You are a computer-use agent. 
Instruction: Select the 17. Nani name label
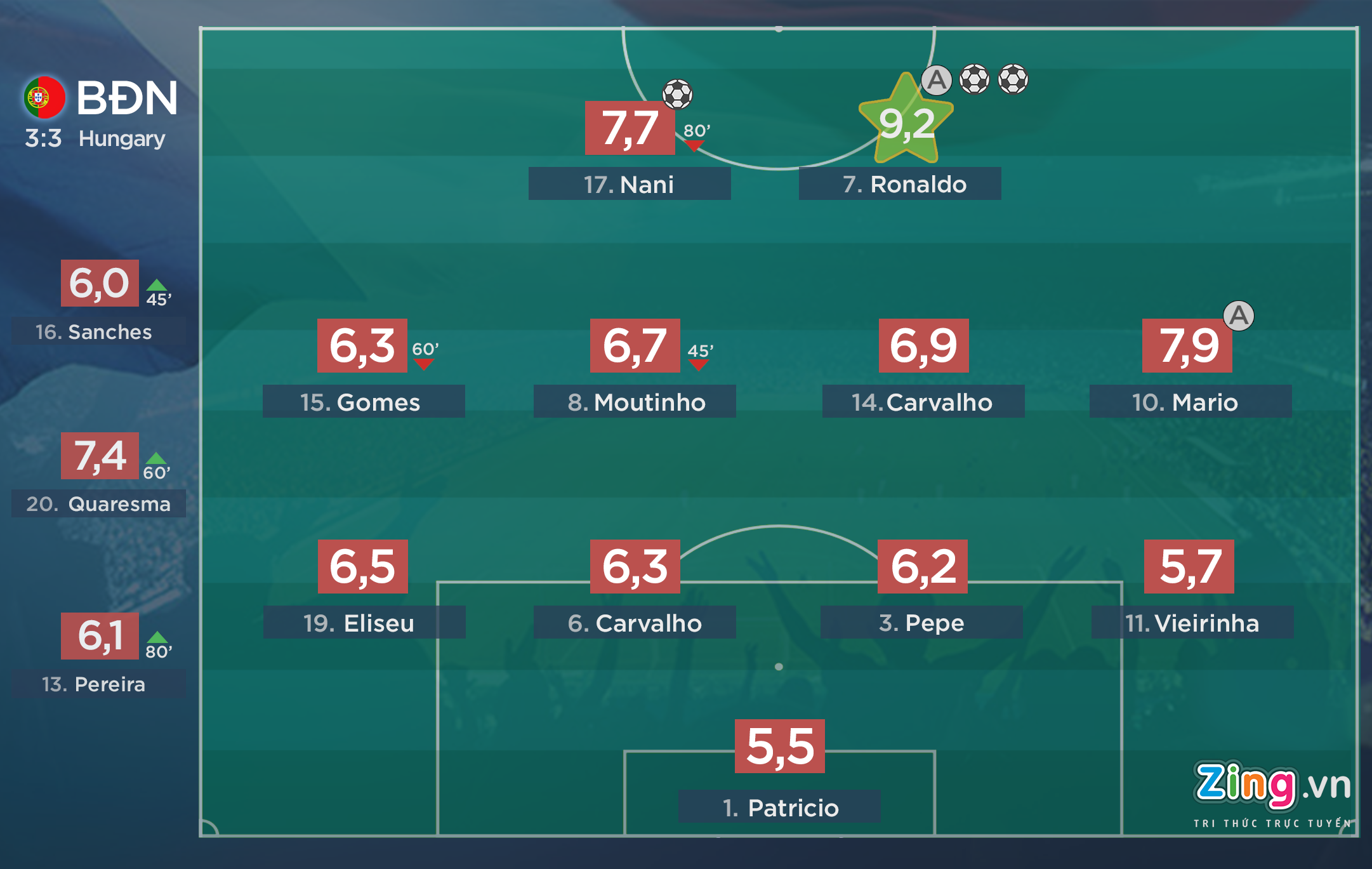point(629,184)
